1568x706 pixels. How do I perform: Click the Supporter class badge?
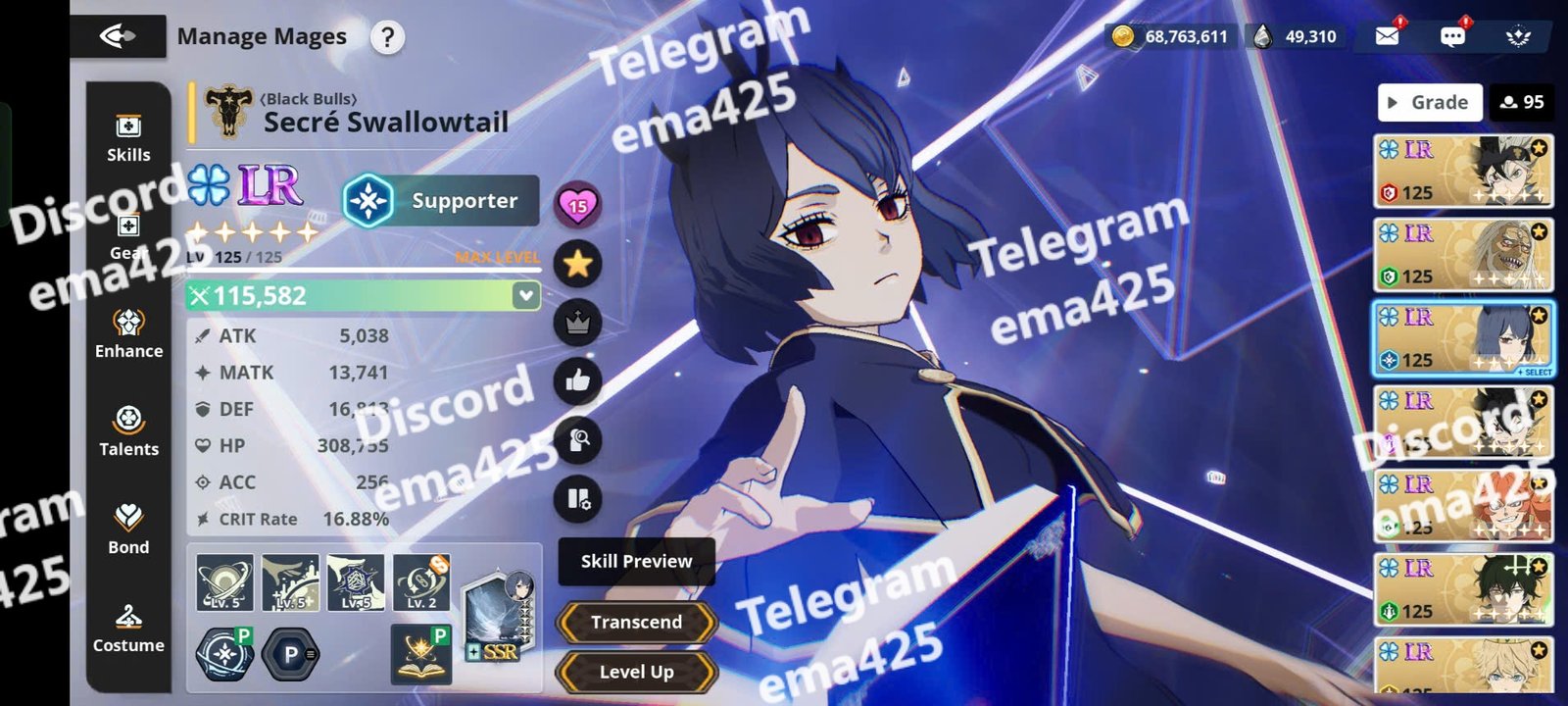441,200
